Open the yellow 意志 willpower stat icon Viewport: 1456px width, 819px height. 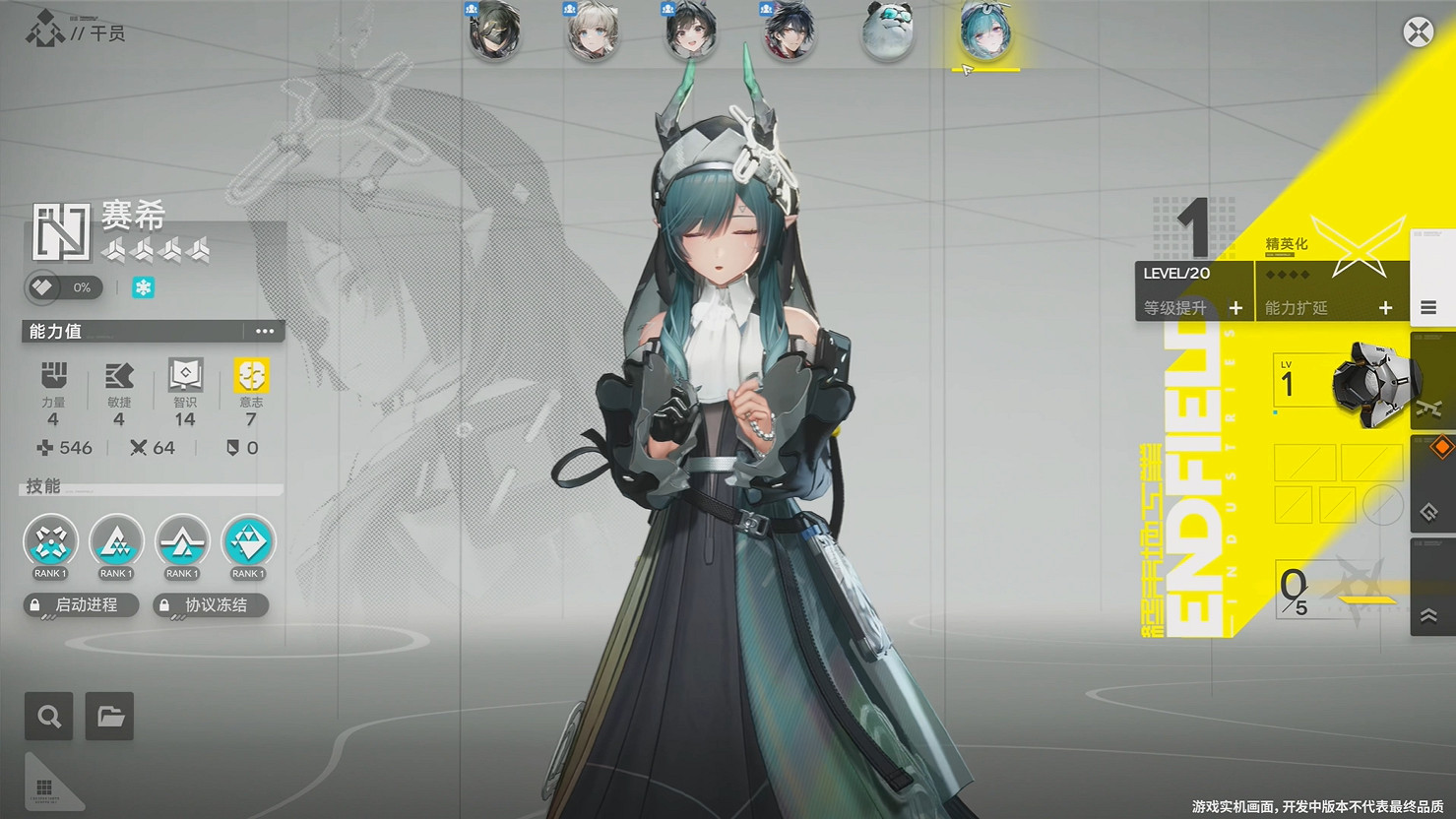pyautogui.click(x=250, y=376)
